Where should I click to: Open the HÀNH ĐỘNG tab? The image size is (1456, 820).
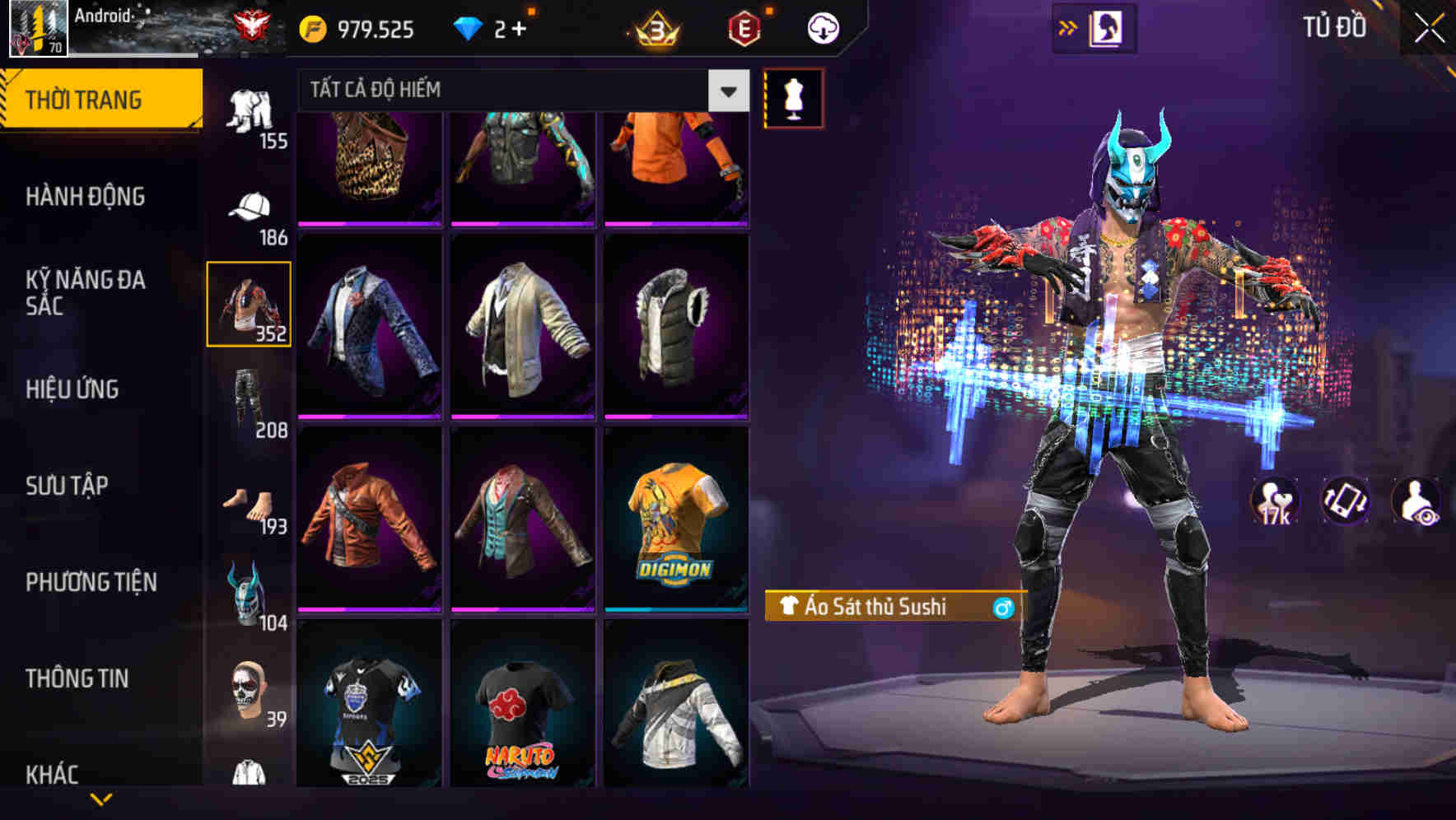click(x=85, y=196)
